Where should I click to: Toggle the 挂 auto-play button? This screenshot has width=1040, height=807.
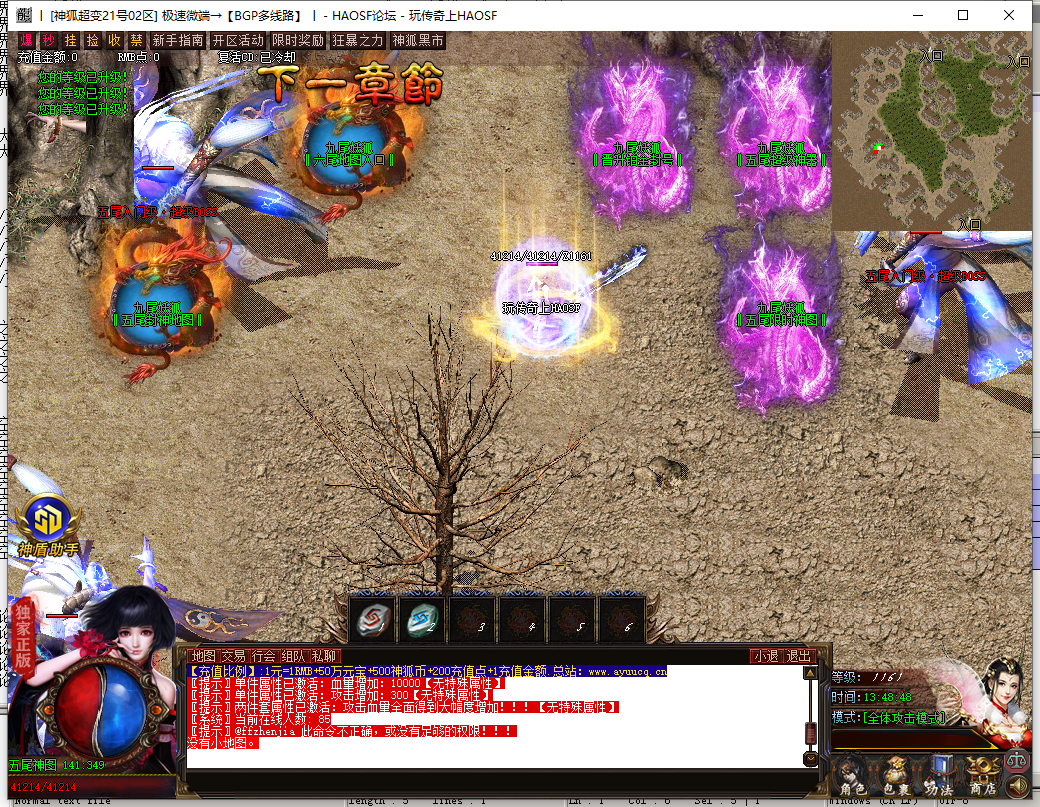click(x=70, y=41)
